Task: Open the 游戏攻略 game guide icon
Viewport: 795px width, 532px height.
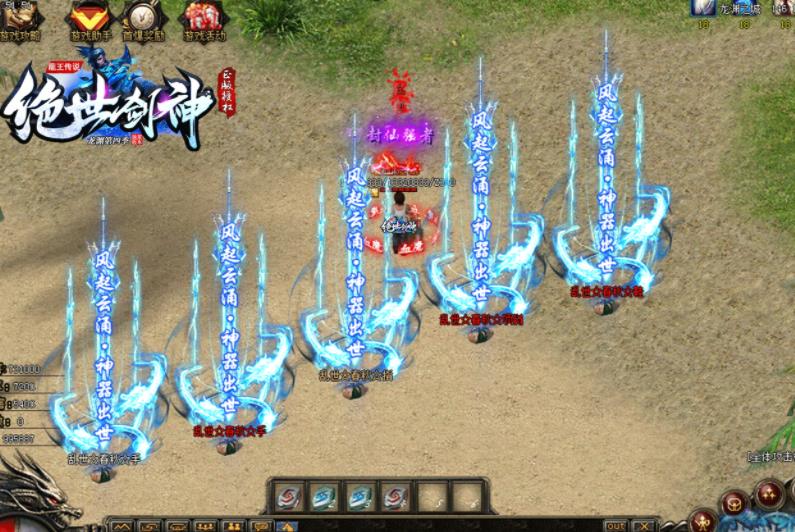Action: [x=20, y=18]
